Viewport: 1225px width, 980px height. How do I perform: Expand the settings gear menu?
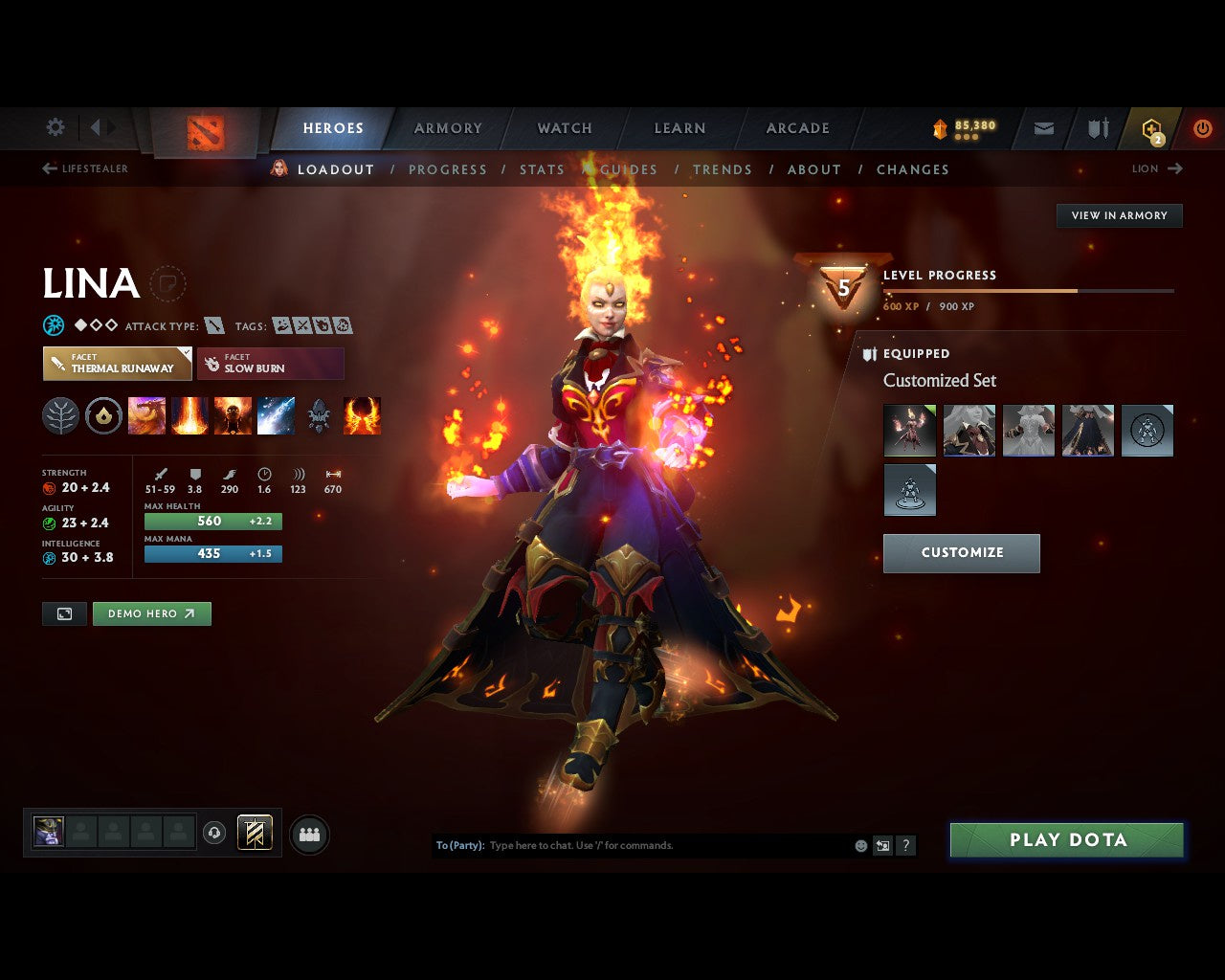(55, 127)
